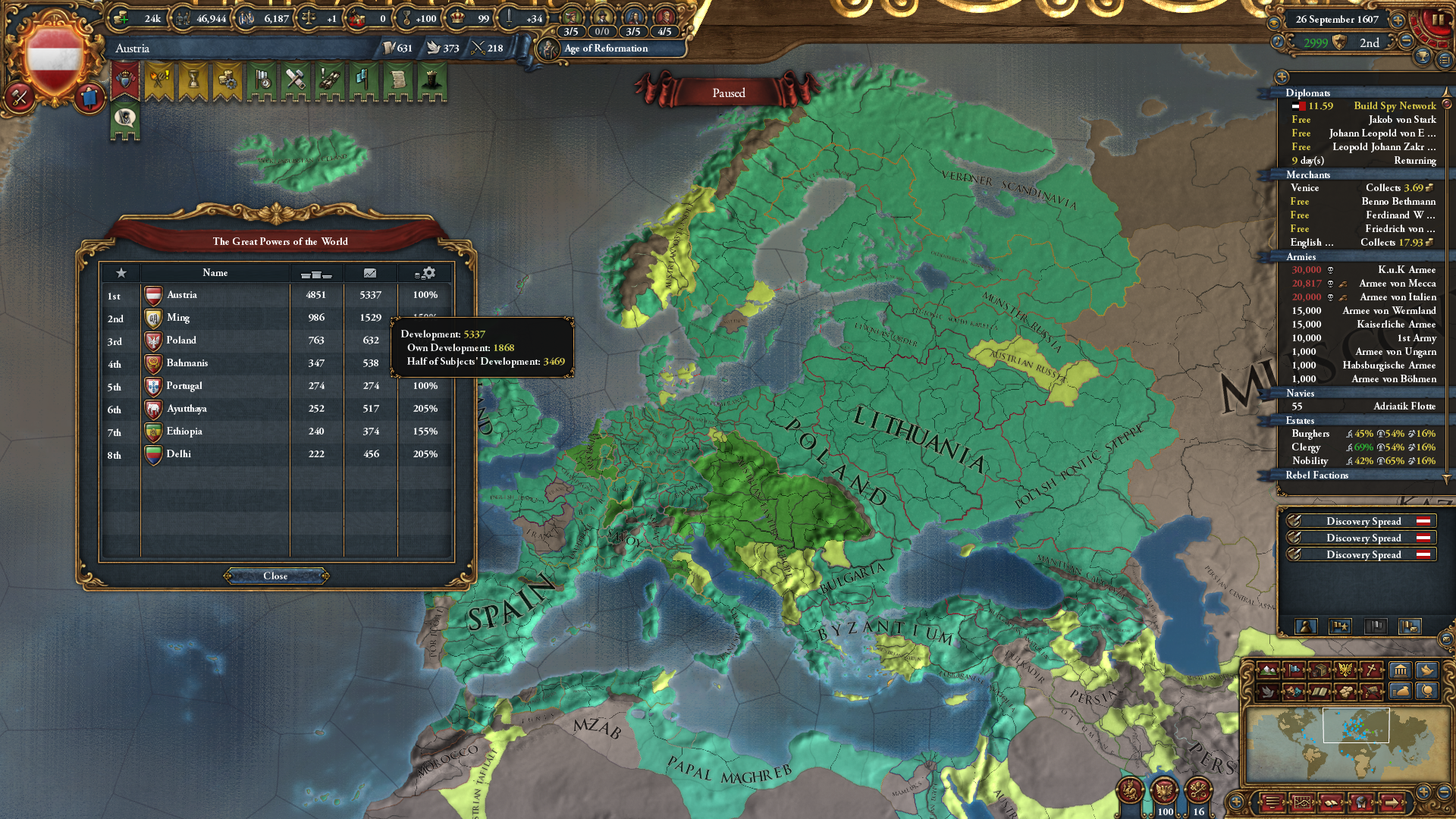Click the Build Spy Network link

click(1395, 105)
